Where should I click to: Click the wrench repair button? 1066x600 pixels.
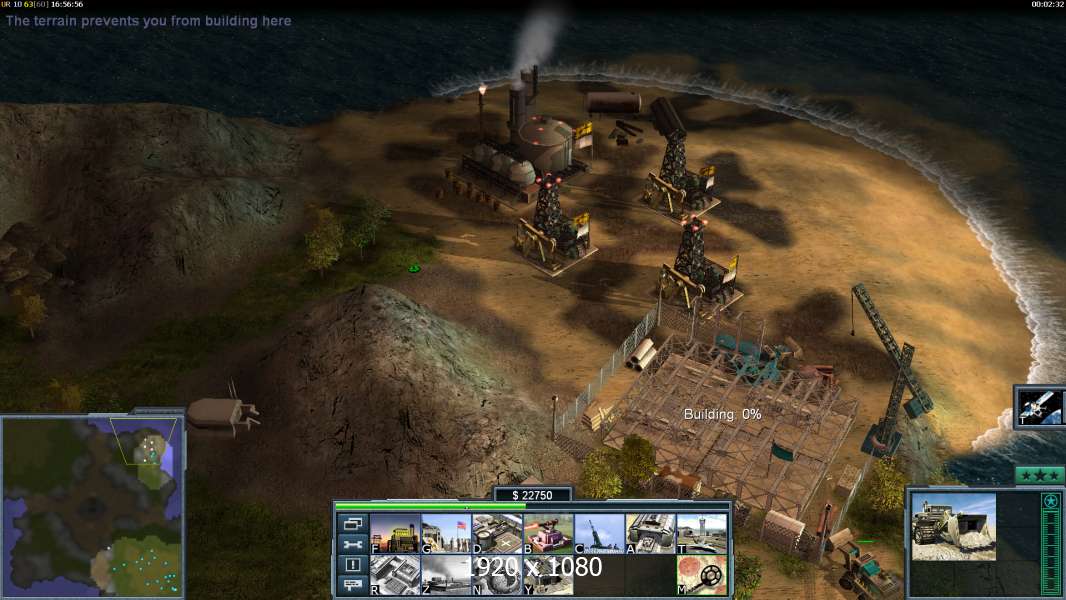(x=352, y=544)
